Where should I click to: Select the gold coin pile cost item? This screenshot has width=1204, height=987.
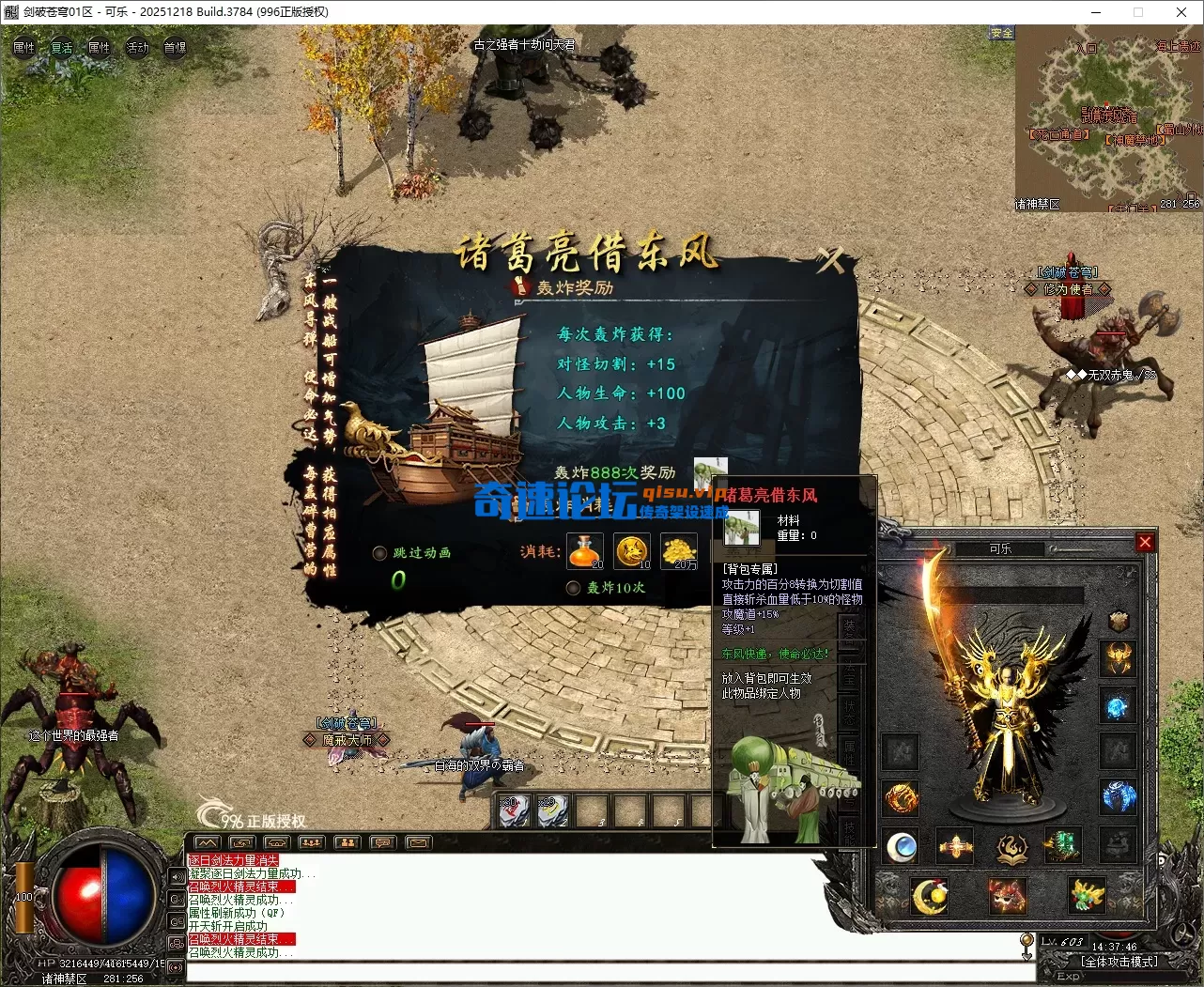point(679,551)
